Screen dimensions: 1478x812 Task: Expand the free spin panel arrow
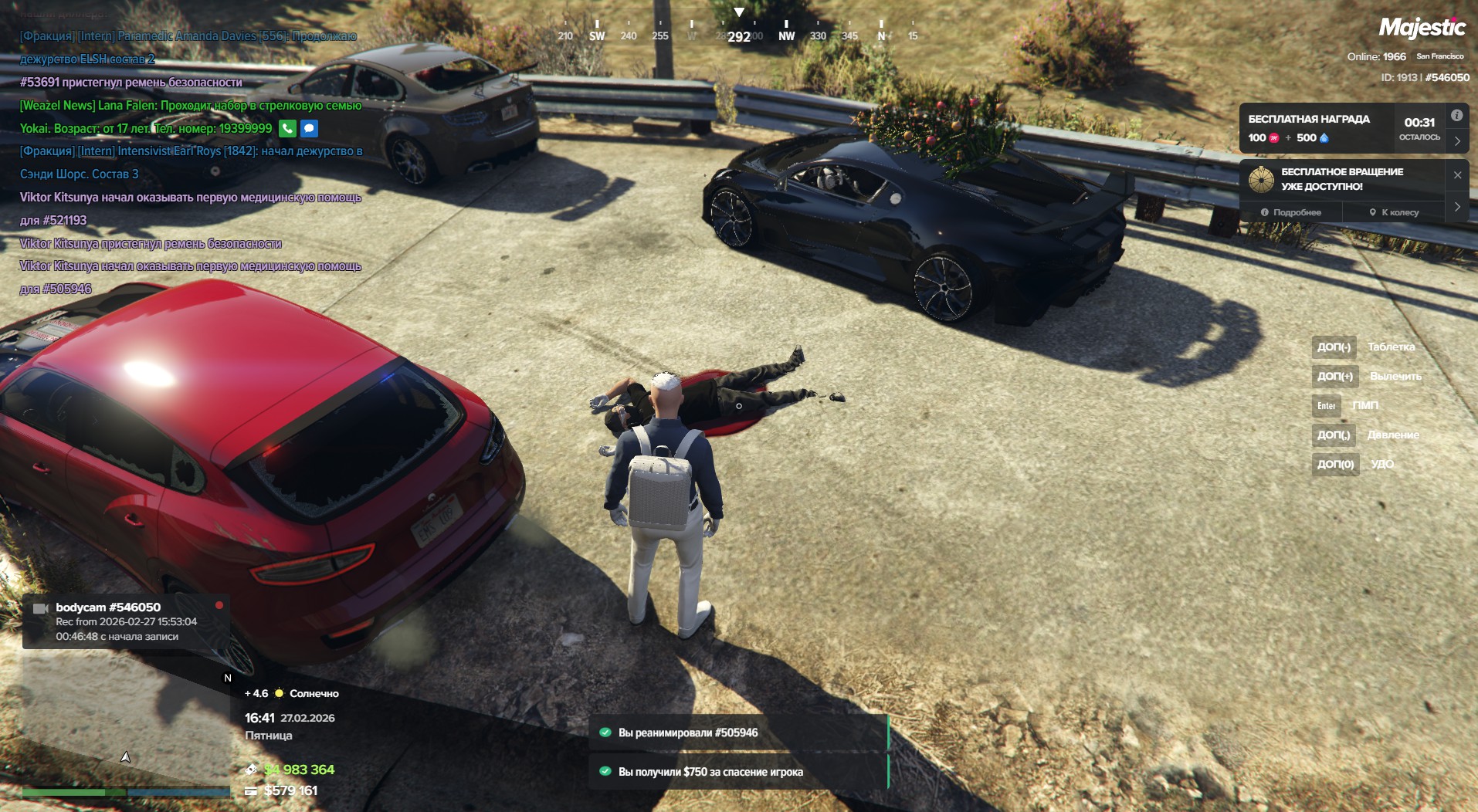[1457, 207]
